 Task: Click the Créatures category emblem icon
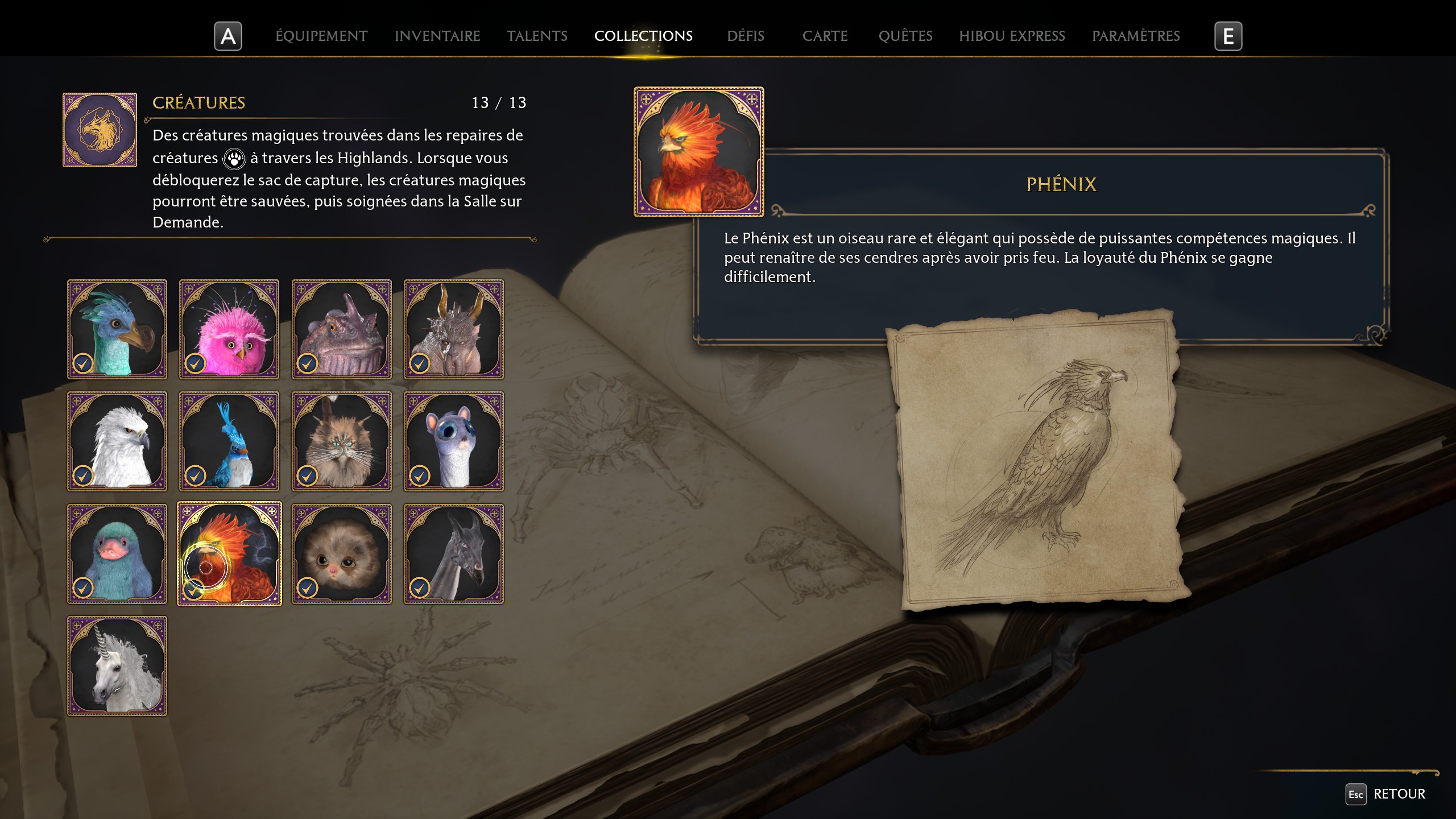pyautogui.click(x=100, y=129)
